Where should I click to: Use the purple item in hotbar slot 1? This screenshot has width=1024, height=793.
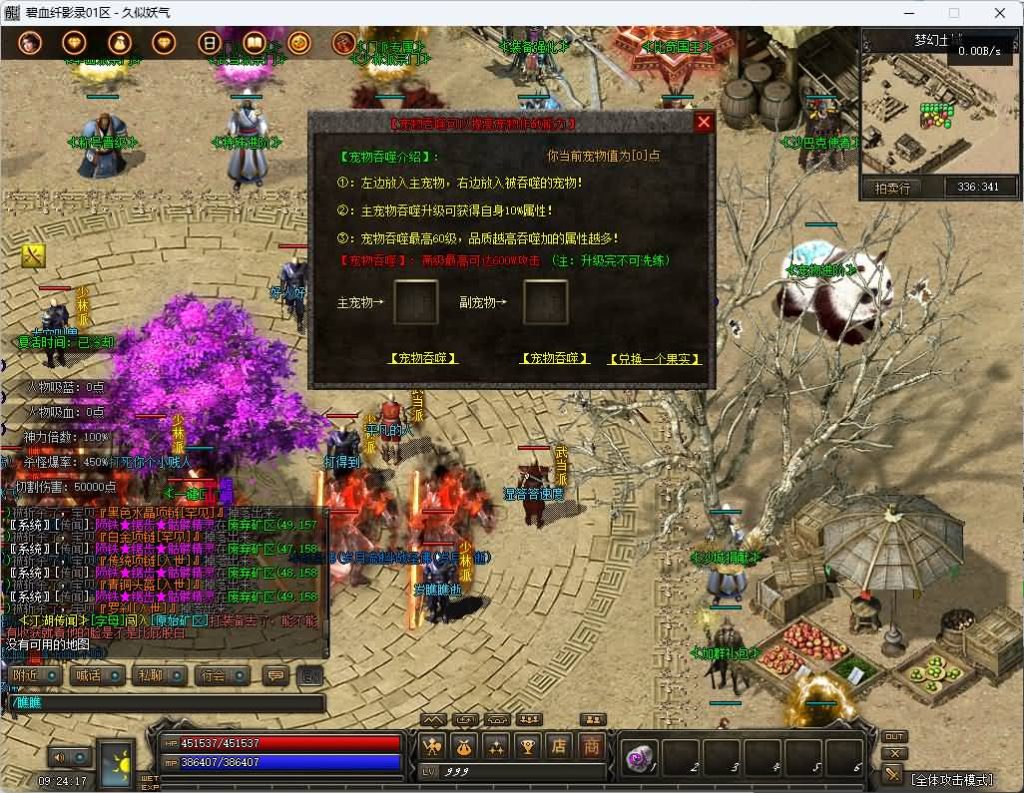637,757
